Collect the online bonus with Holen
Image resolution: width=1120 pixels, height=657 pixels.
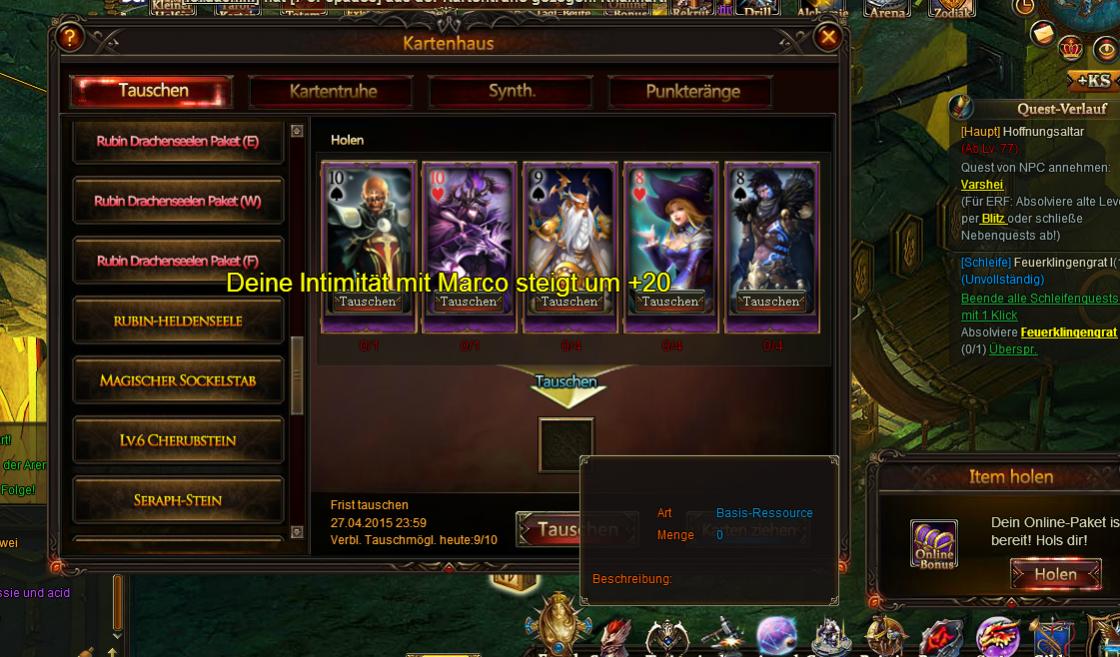pyautogui.click(x=1055, y=574)
